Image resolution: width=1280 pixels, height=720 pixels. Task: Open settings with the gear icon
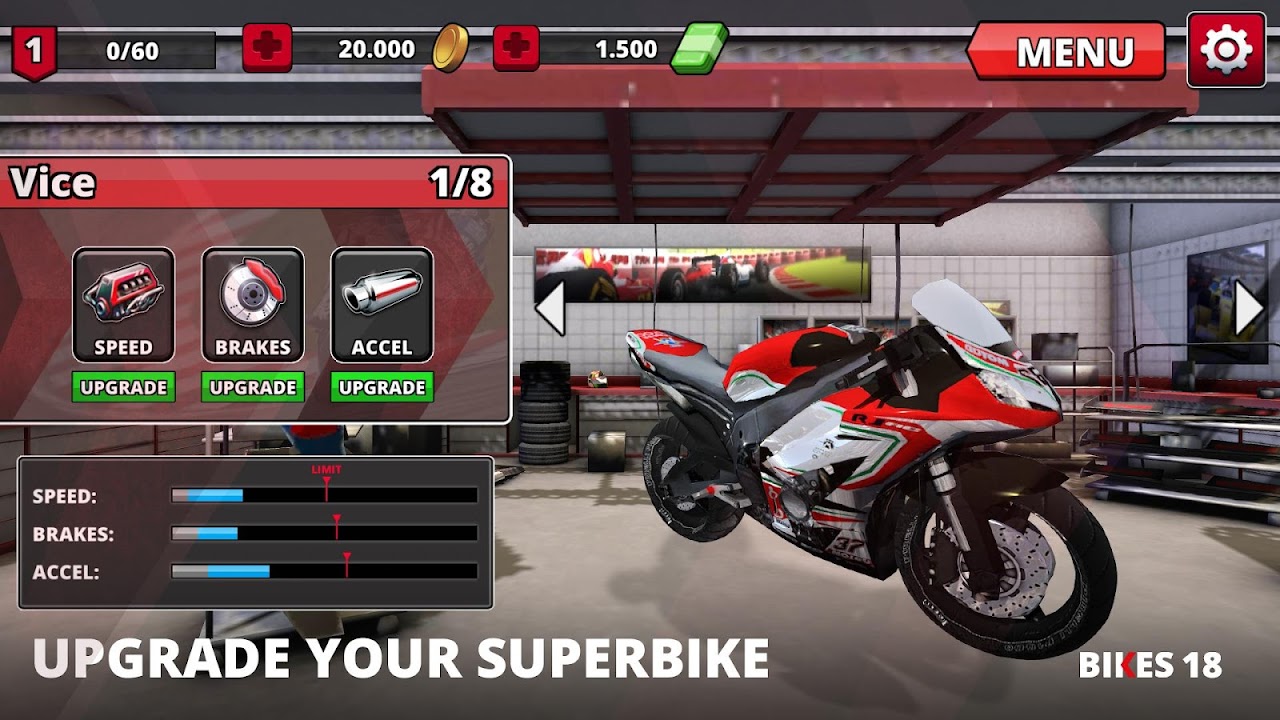coord(1226,50)
